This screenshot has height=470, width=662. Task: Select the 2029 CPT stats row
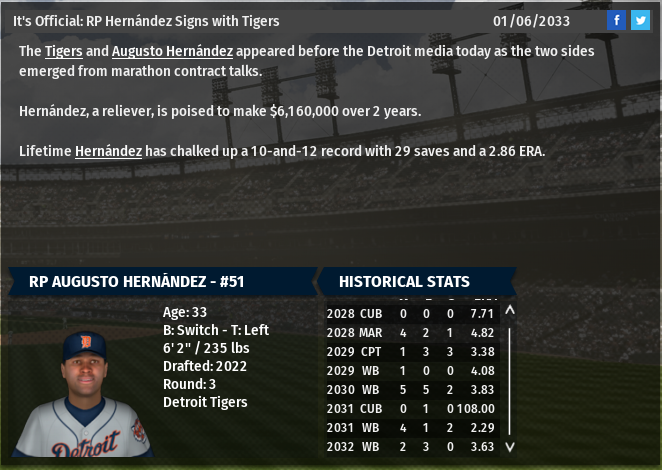click(410, 351)
